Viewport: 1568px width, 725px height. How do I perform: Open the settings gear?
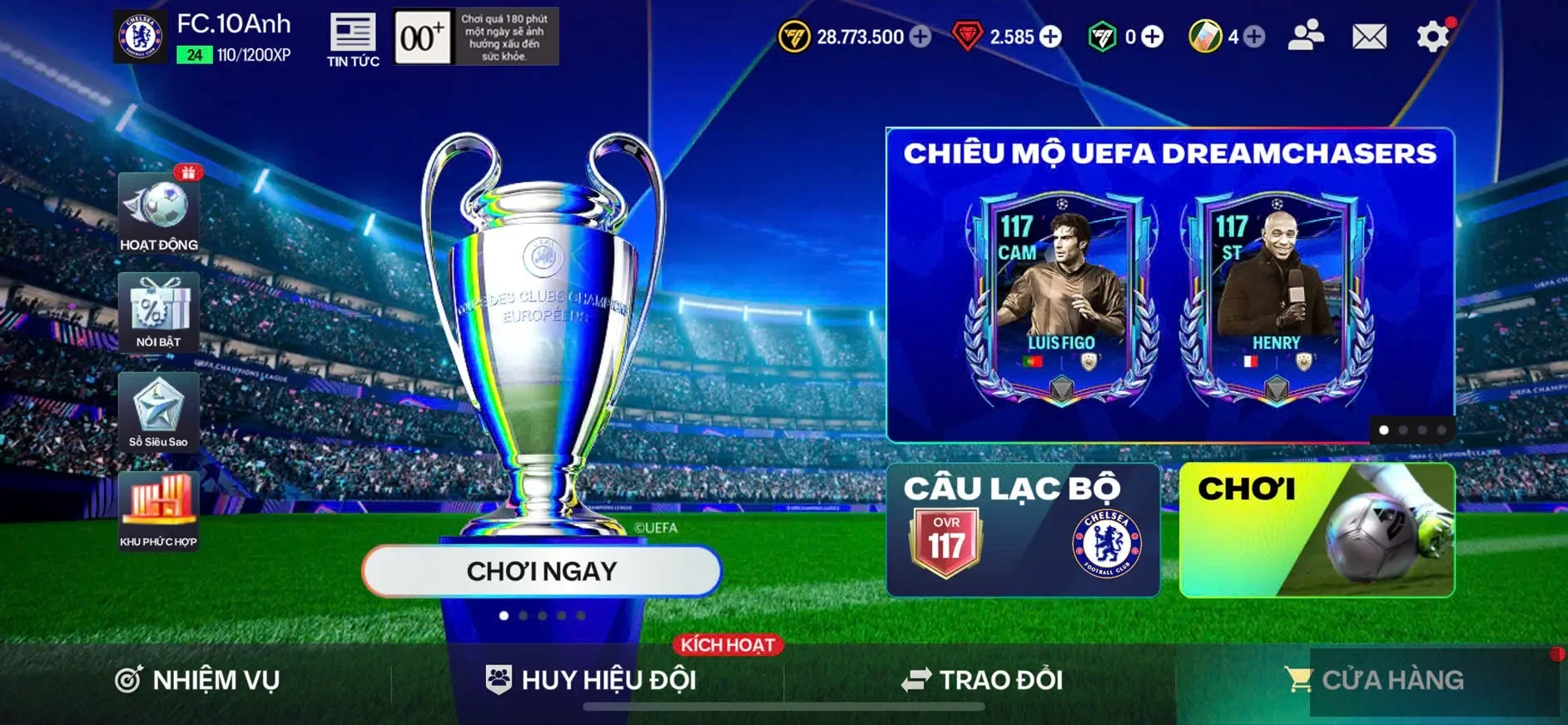(x=1432, y=37)
